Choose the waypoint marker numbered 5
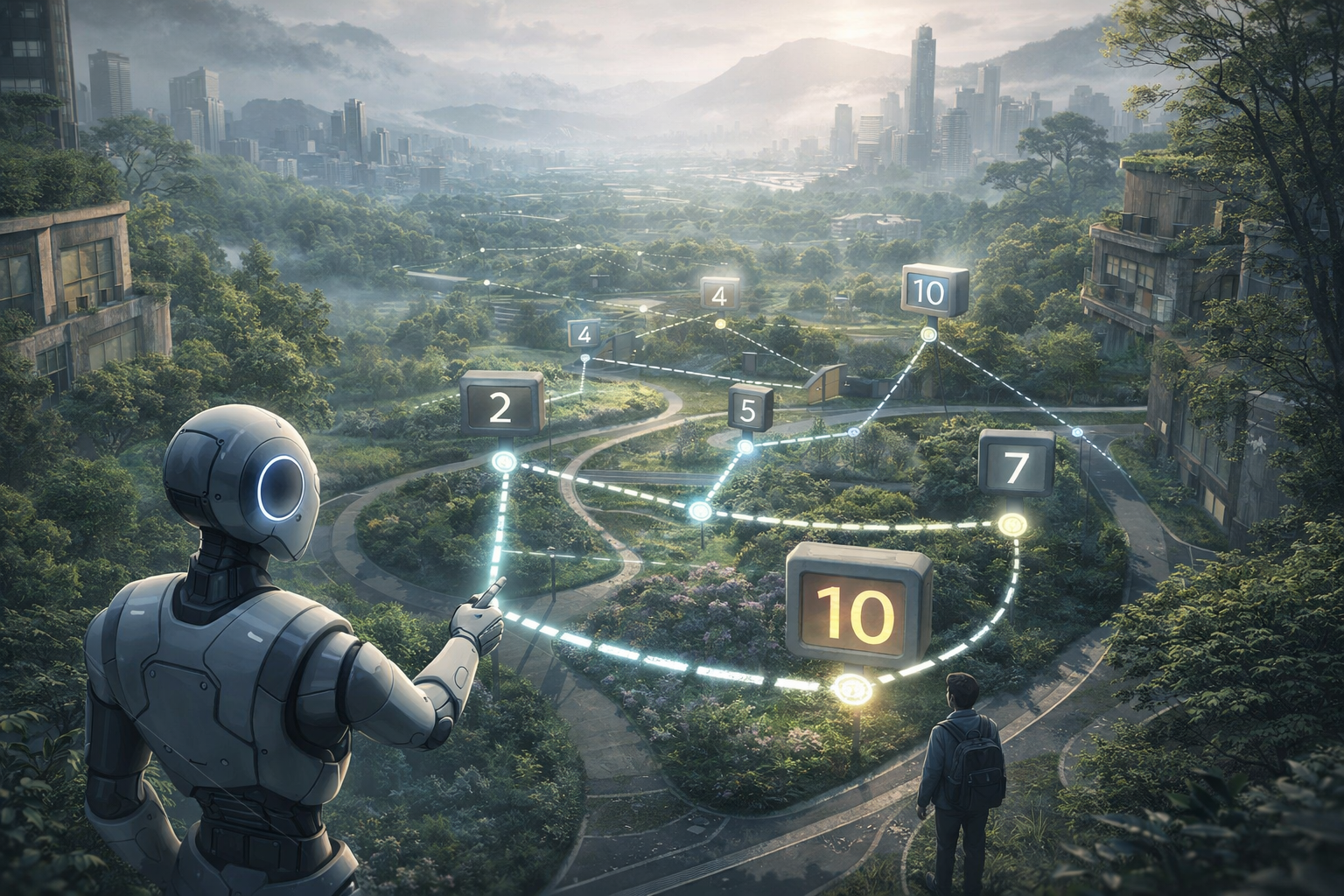This screenshot has height=896, width=1344. [x=750, y=409]
